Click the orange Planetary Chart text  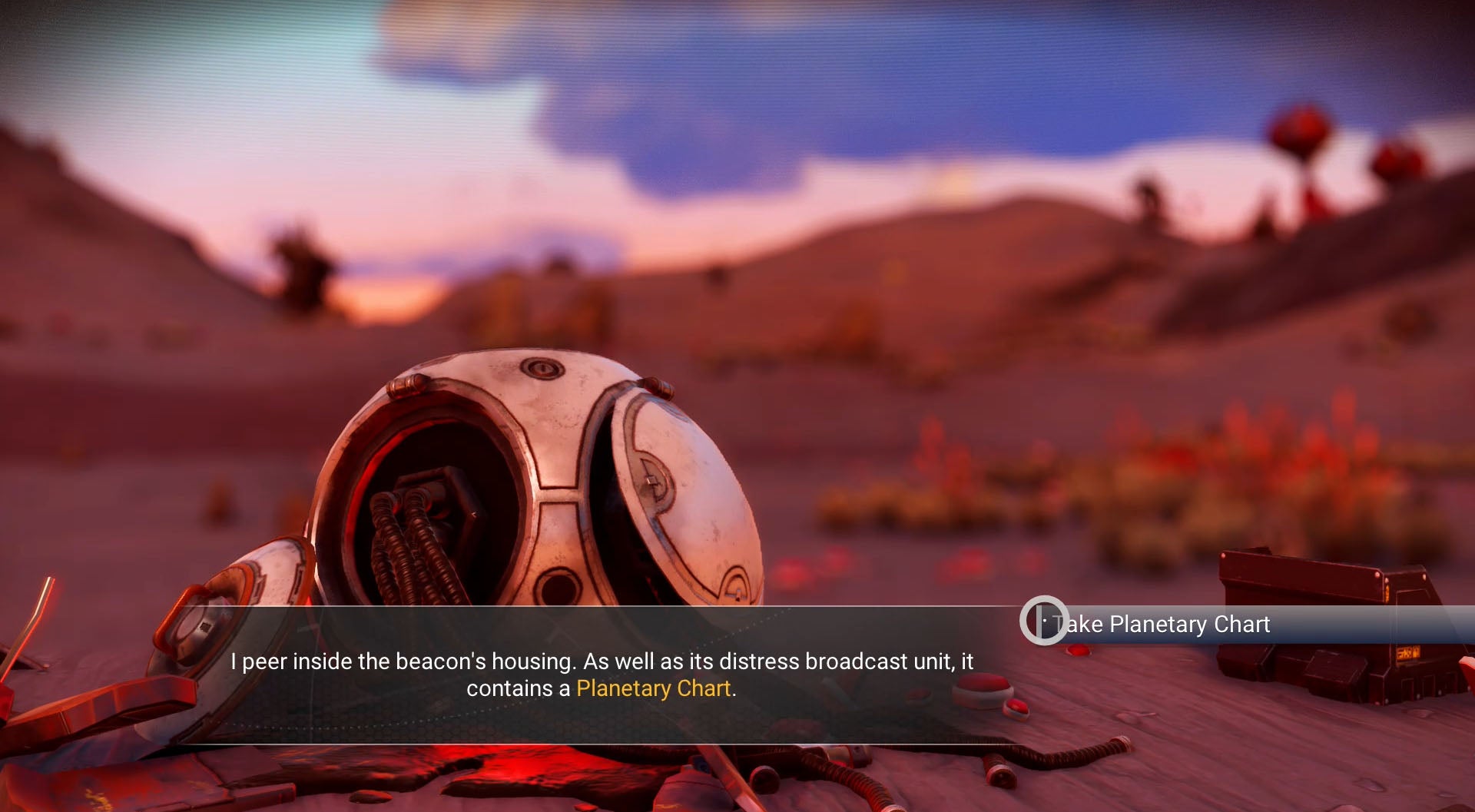[655, 689]
